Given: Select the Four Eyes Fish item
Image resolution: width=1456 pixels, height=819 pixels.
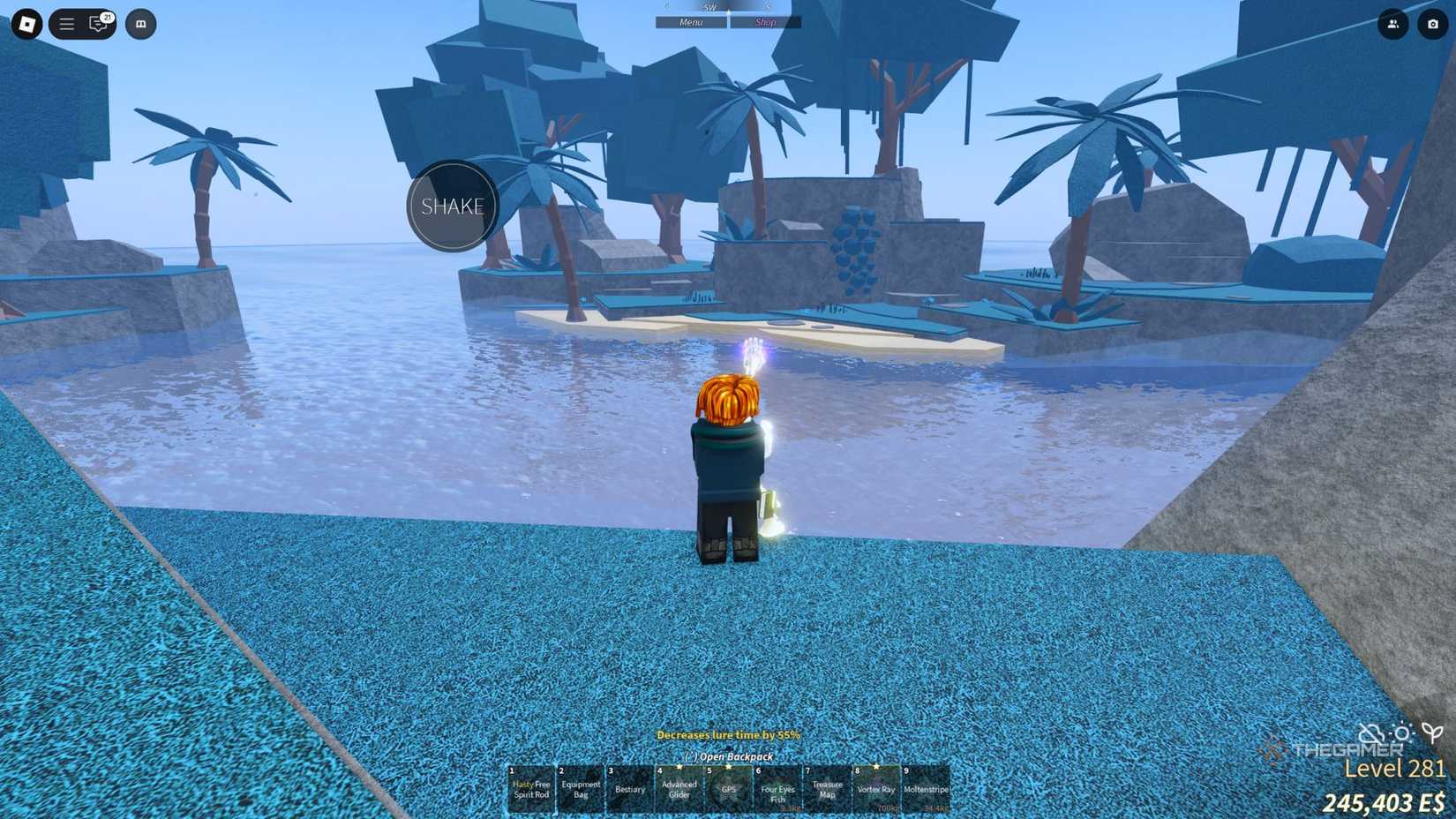Looking at the screenshot, I should coord(777,788).
